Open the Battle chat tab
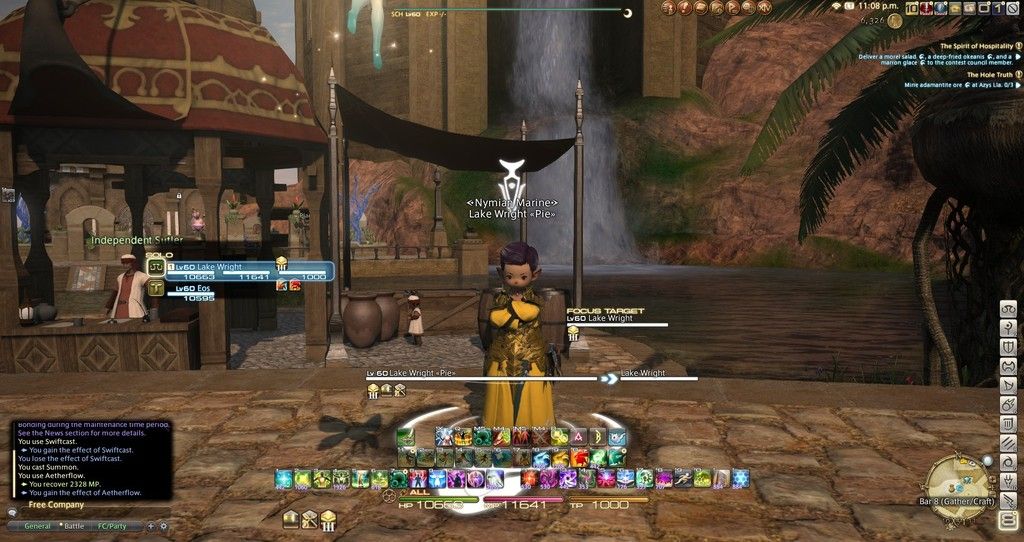Image resolution: width=1024 pixels, height=542 pixels. pos(74,525)
